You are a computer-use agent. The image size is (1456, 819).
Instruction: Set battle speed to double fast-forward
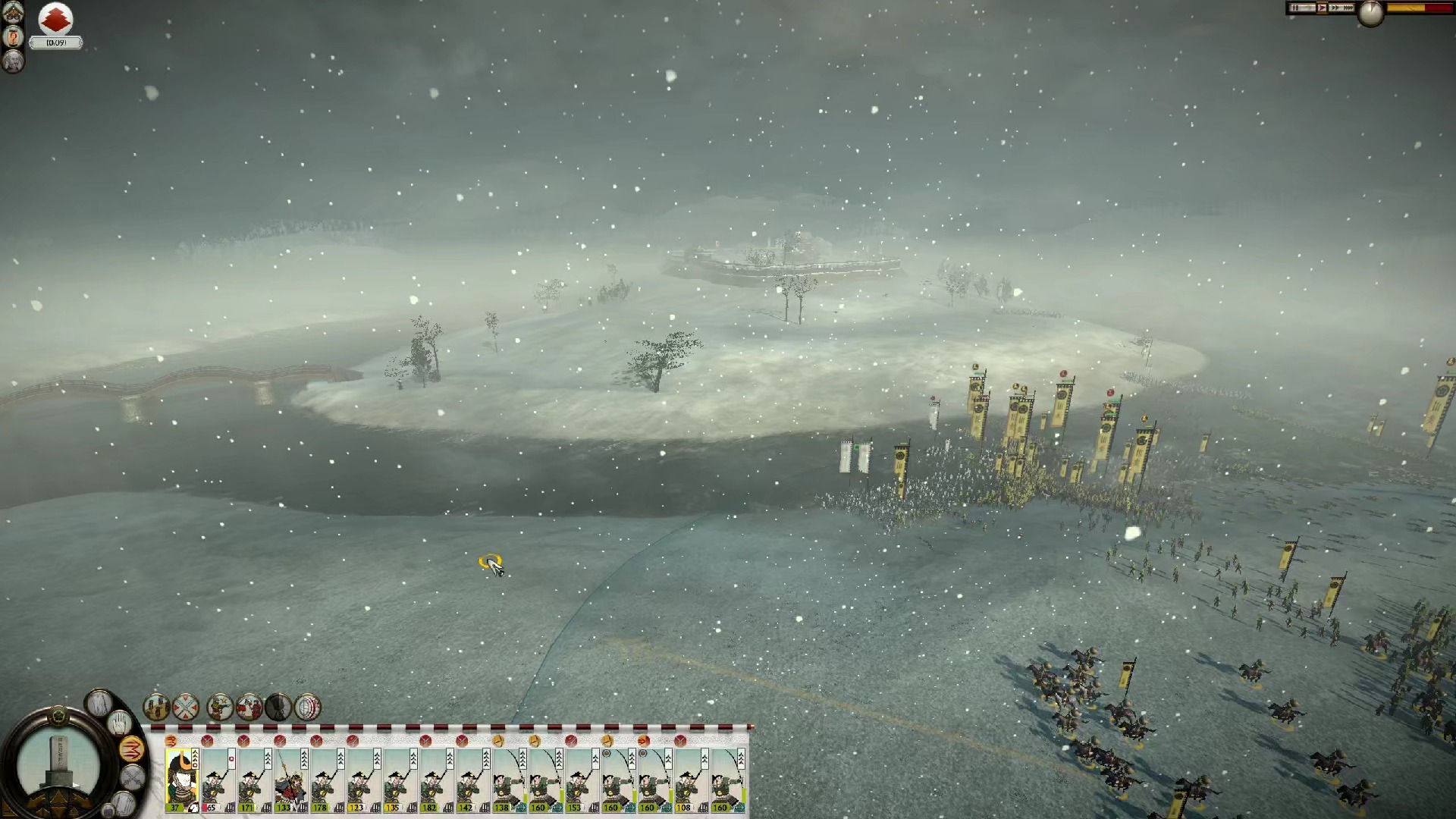point(1335,8)
